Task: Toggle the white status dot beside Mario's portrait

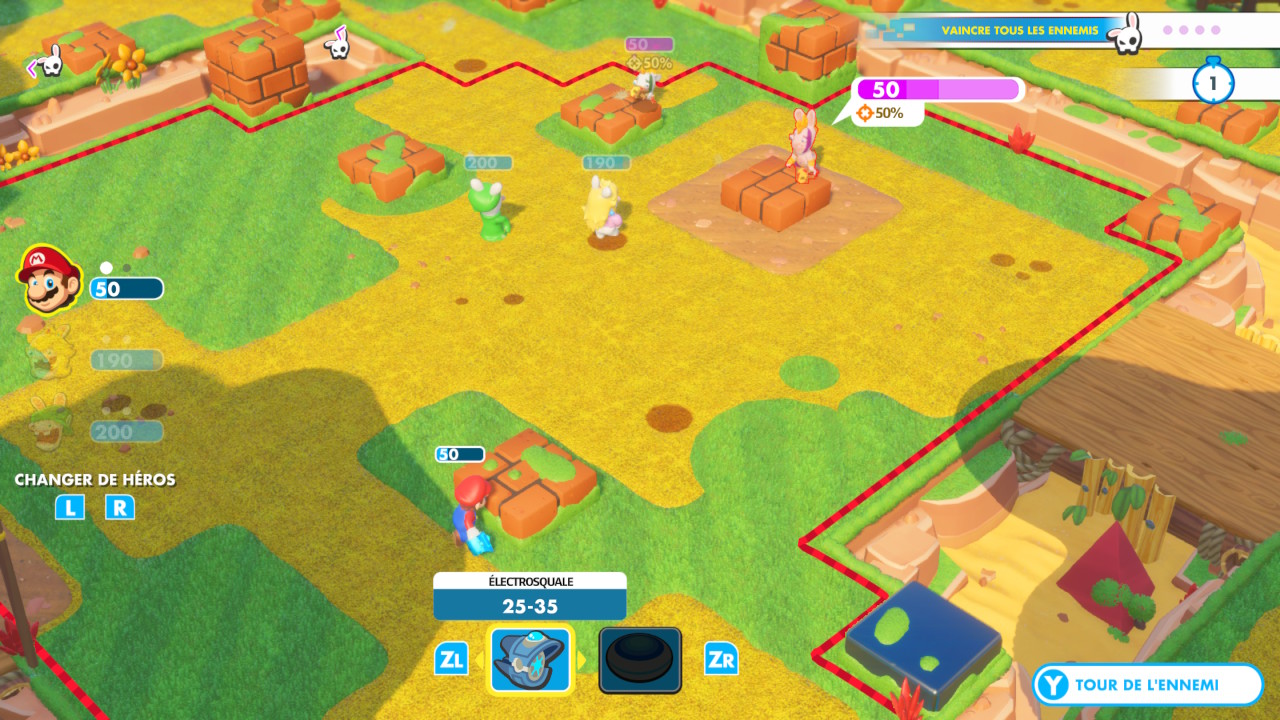Action: 105,265
